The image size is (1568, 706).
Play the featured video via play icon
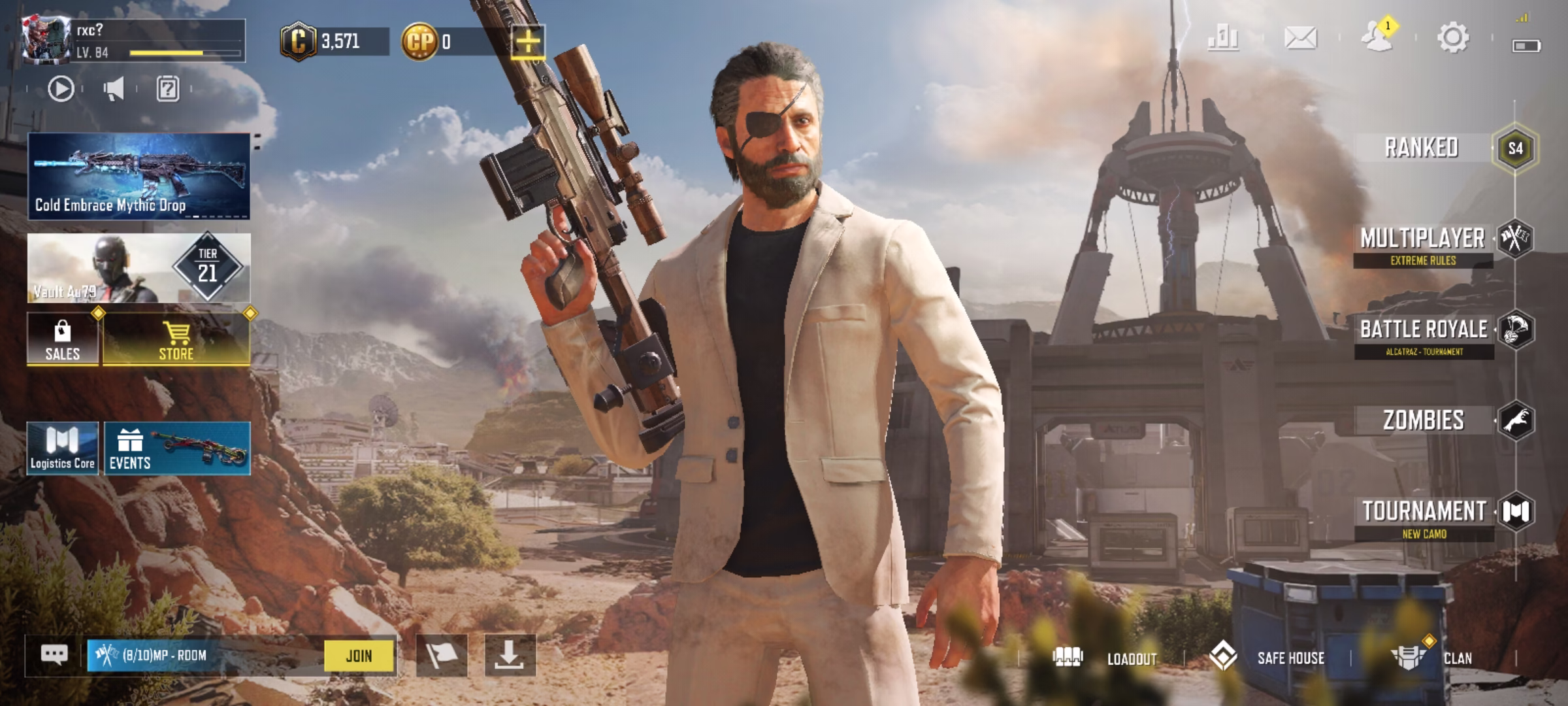point(61,90)
